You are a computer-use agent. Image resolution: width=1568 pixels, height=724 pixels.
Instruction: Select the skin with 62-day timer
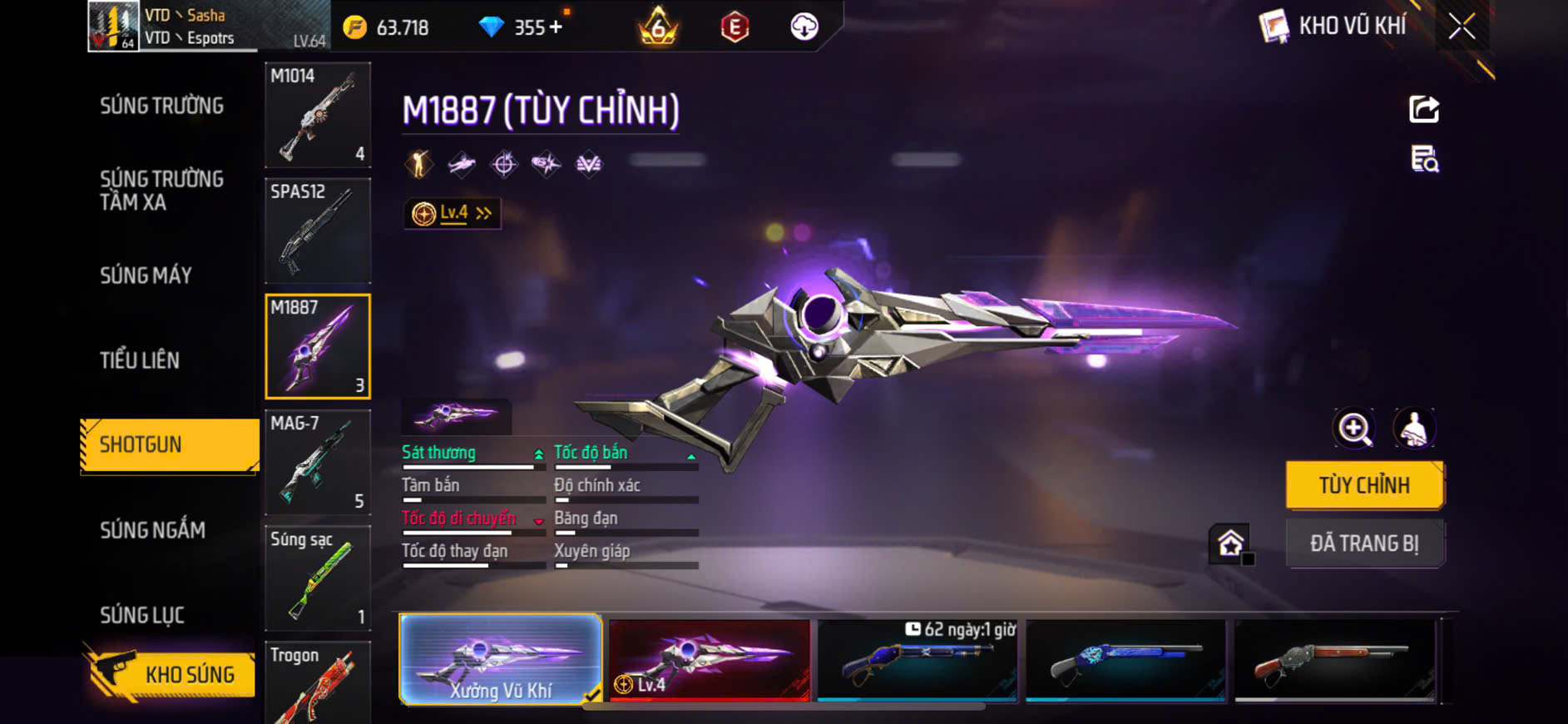point(918,660)
